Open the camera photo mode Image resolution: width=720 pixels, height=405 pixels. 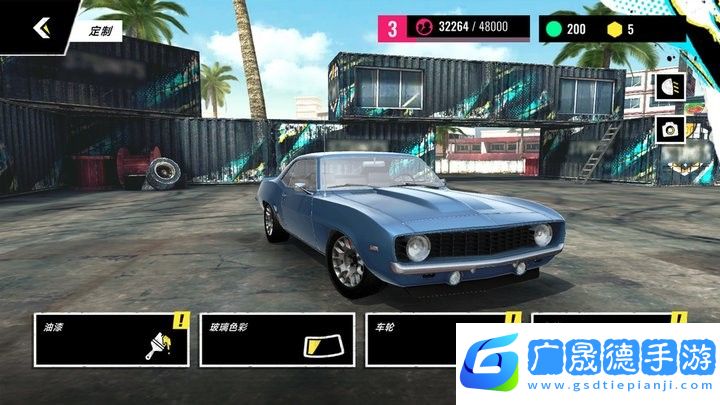[x=668, y=129]
